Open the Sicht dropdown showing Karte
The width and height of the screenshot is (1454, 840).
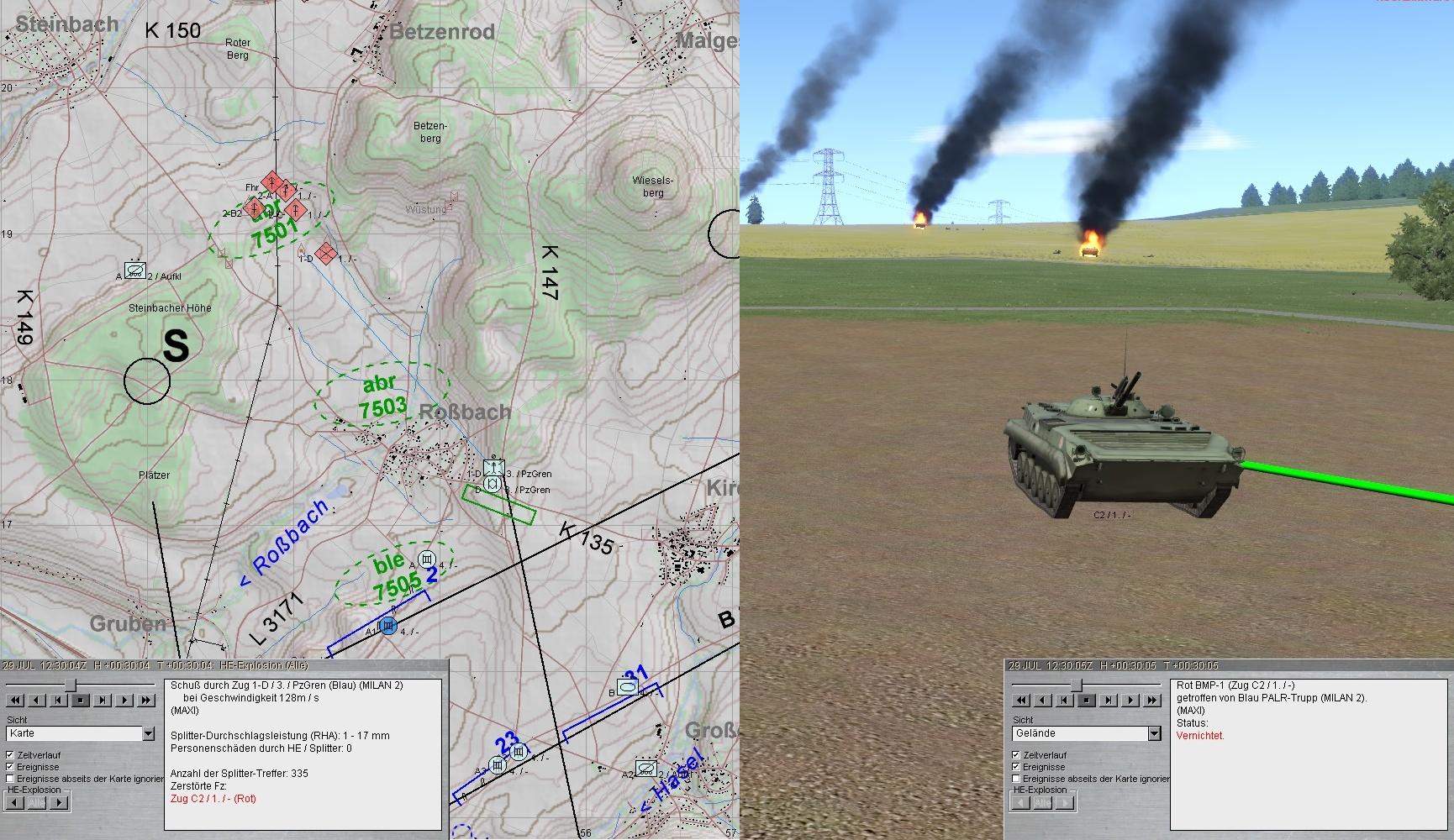tap(149, 733)
